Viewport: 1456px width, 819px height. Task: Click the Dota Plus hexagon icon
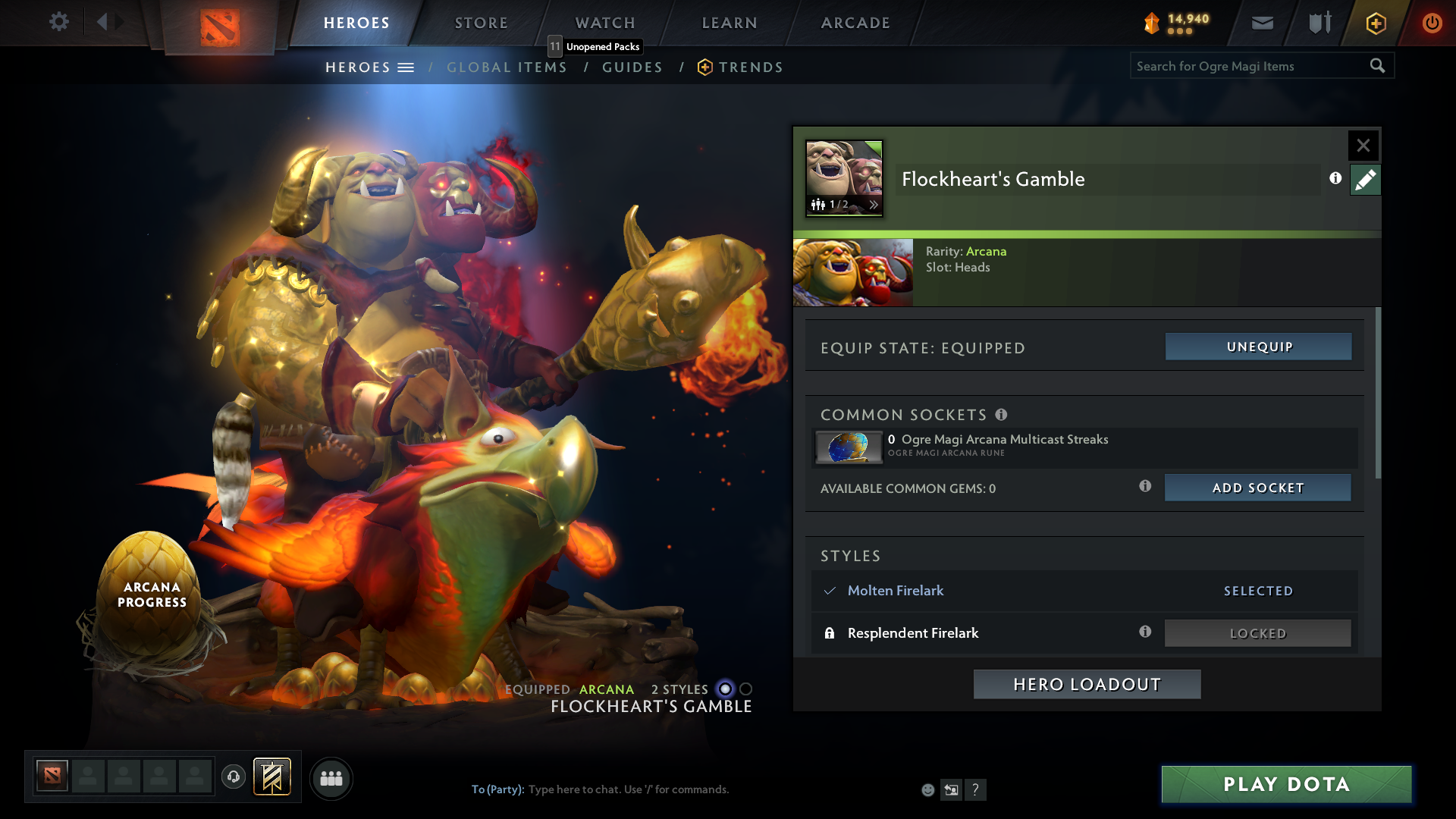click(x=1375, y=23)
